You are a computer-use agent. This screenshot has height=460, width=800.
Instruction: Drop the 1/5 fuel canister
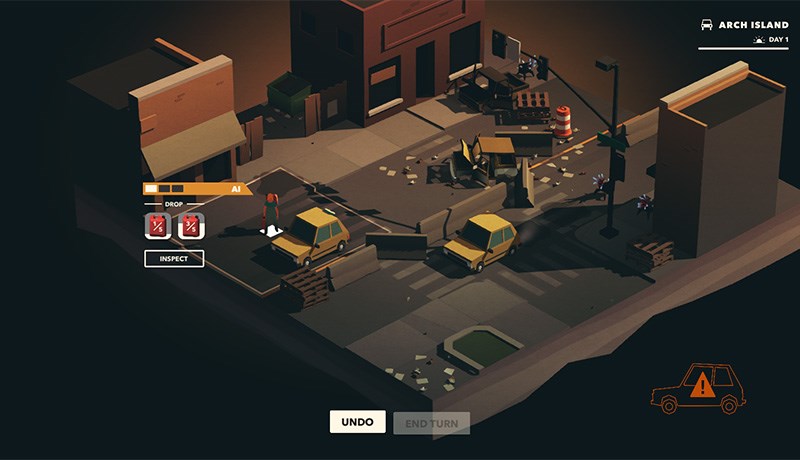click(x=158, y=226)
